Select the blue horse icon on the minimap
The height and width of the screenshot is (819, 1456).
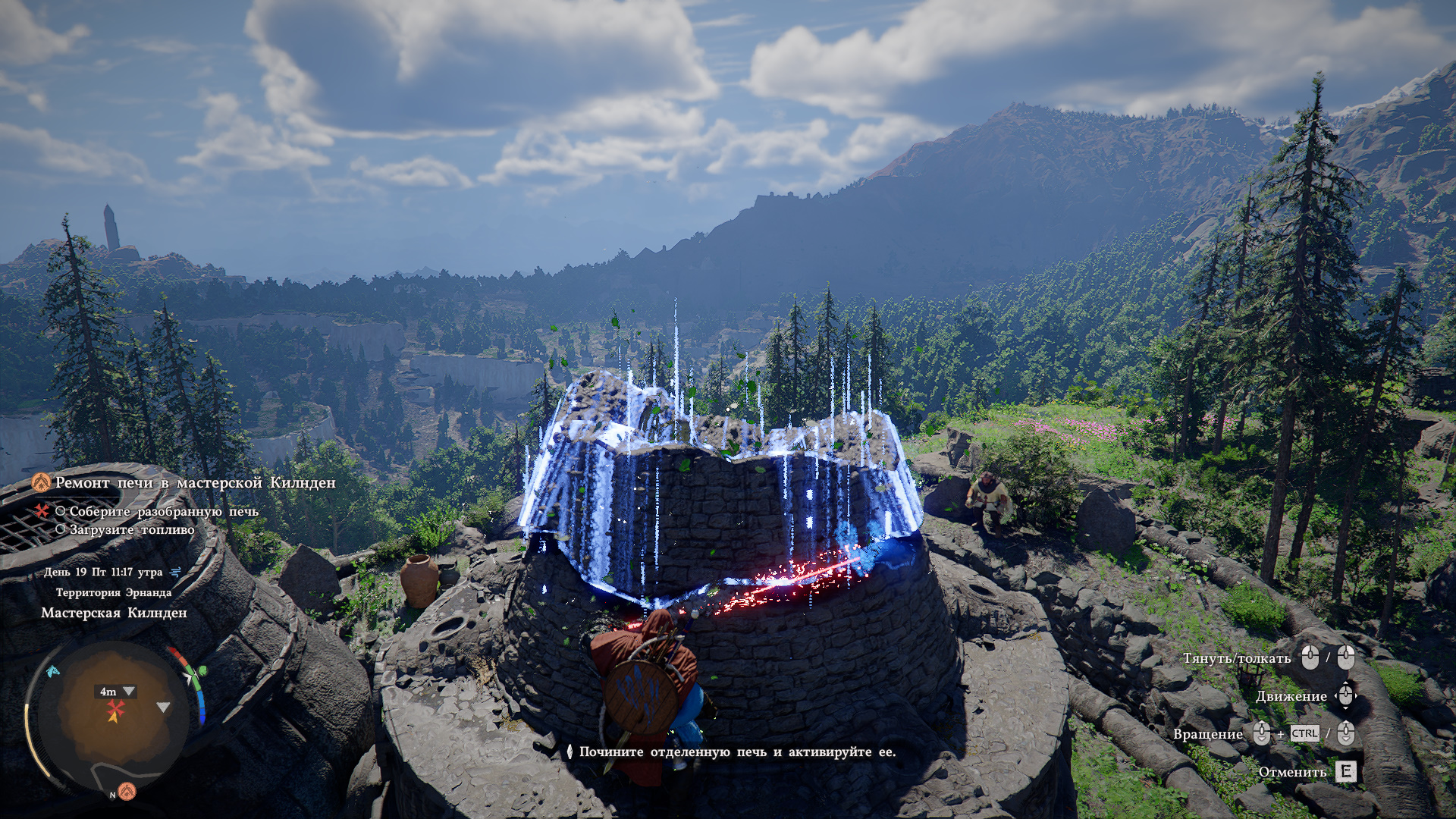tap(52, 671)
